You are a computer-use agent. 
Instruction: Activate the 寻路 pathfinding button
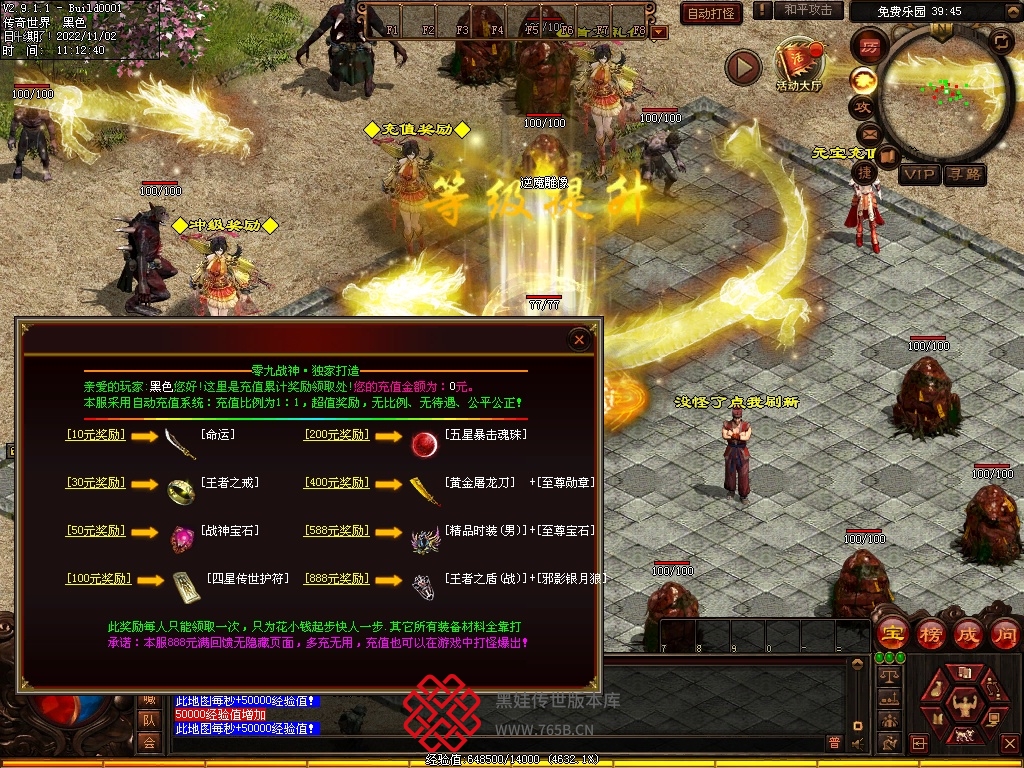tap(965, 175)
